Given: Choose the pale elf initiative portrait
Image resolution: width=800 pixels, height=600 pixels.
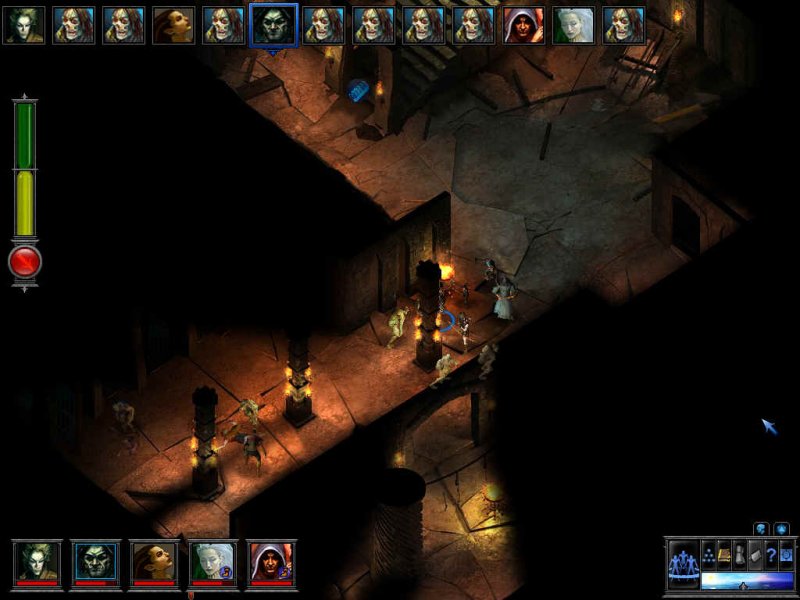Looking at the screenshot, I should [x=23, y=25].
